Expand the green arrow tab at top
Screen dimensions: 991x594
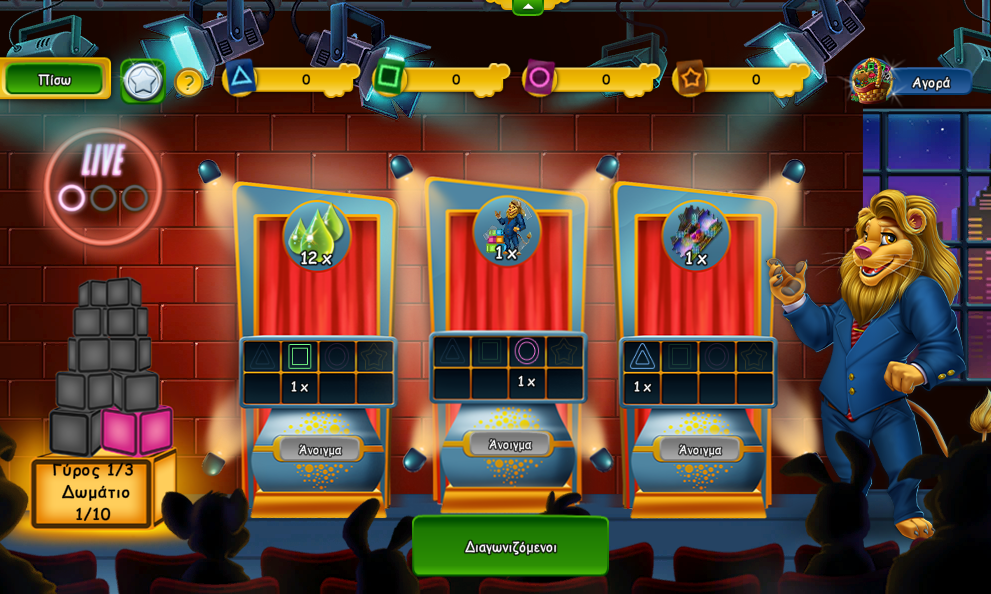pos(527,6)
